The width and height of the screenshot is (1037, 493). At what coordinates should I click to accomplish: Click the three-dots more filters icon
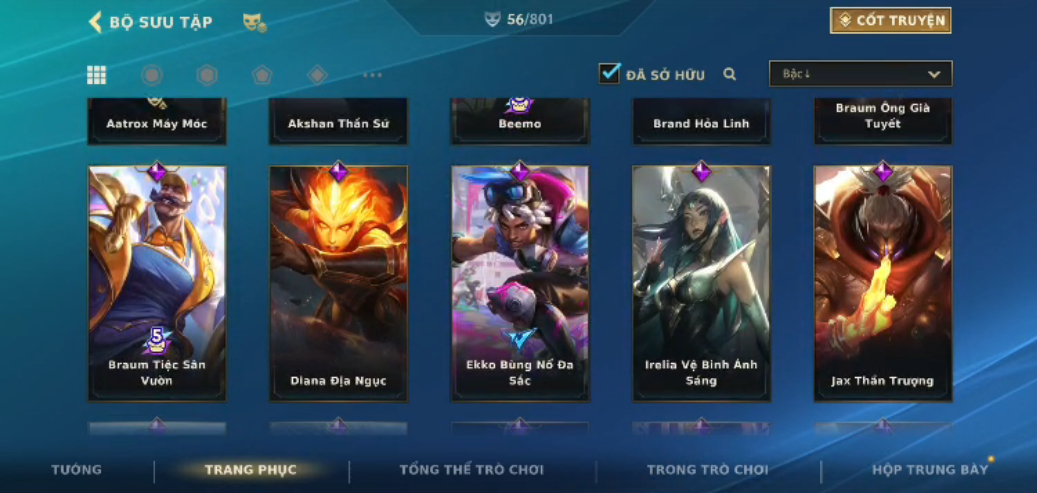point(372,75)
